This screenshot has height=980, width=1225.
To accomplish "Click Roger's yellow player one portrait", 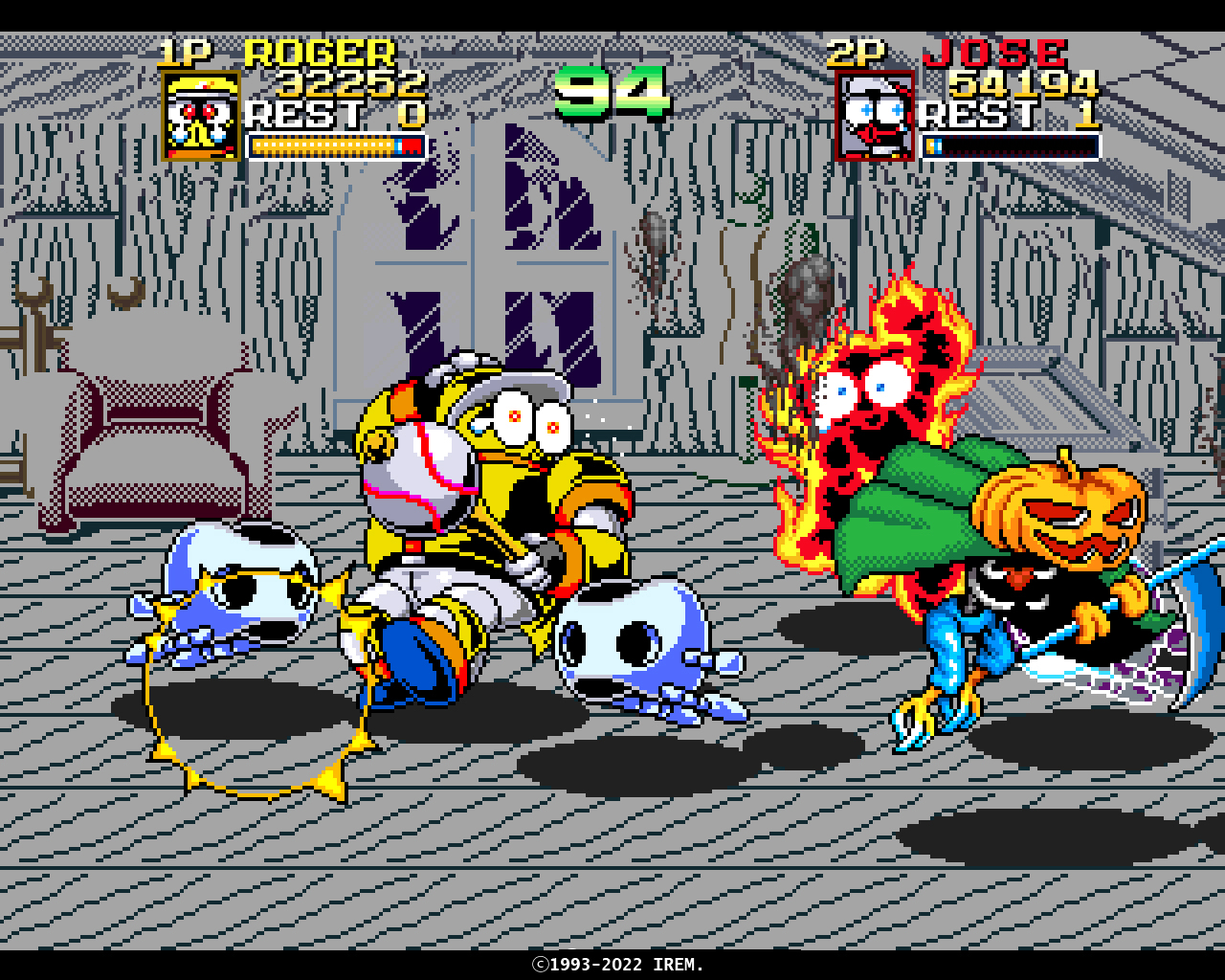I will (x=201, y=116).
